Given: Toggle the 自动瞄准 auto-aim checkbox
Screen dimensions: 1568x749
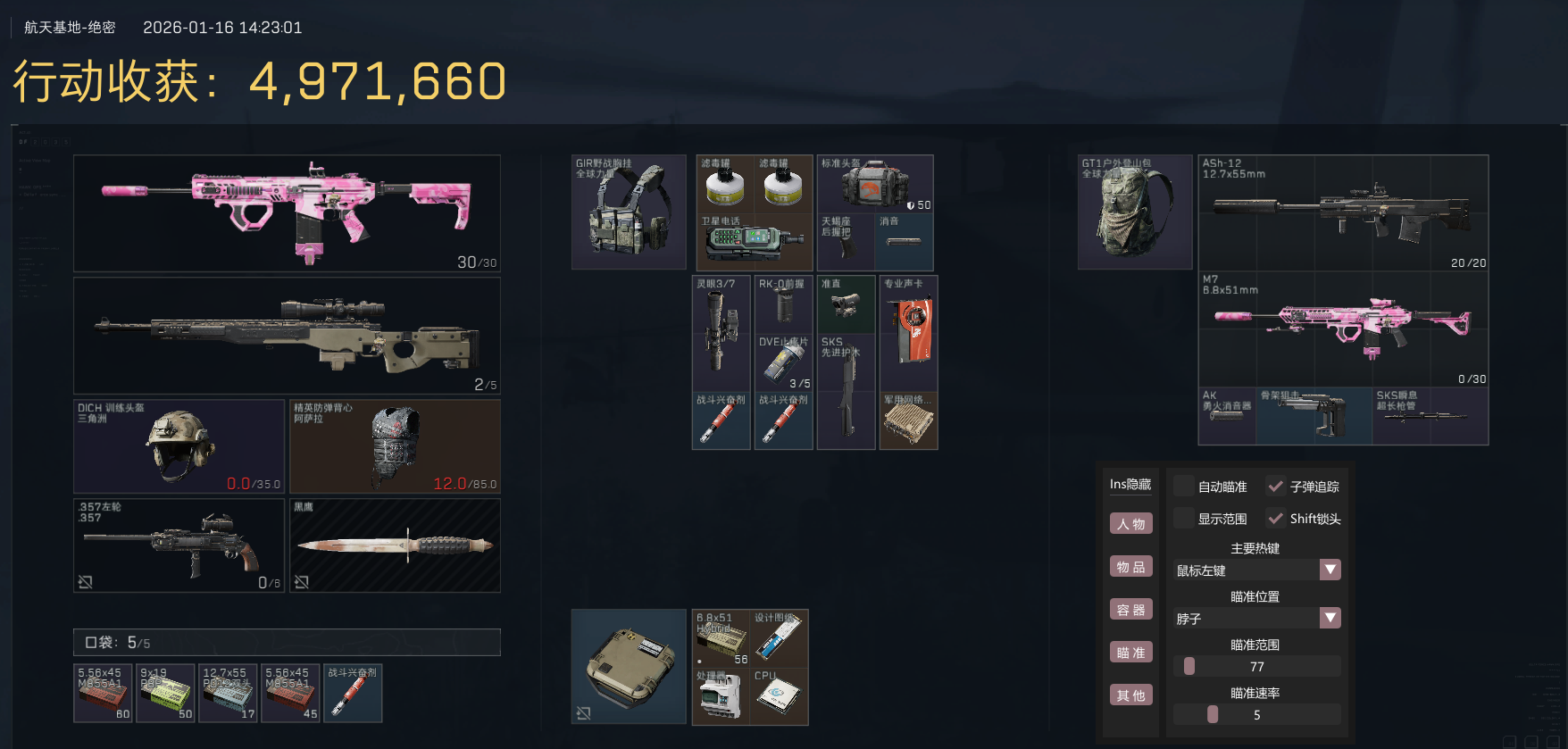Looking at the screenshot, I should click(1184, 487).
